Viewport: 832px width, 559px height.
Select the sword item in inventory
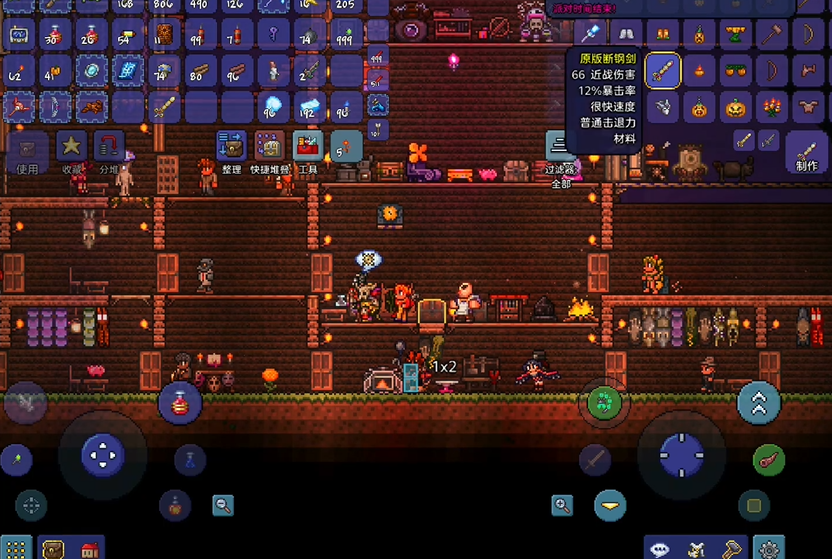162,106
